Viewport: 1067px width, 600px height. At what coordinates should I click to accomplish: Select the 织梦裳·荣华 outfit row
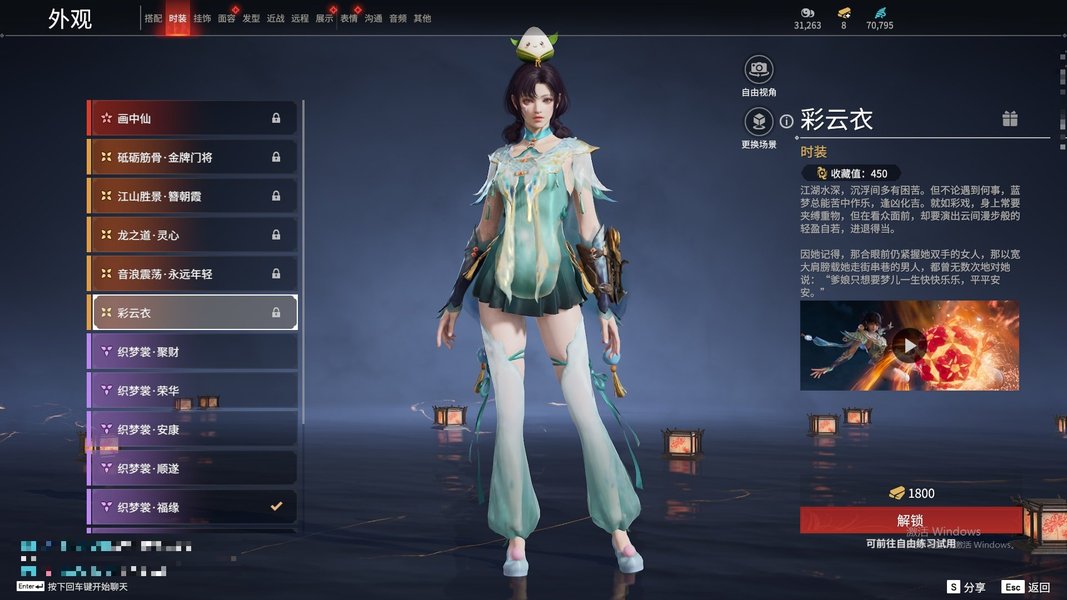tap(192, 391)
